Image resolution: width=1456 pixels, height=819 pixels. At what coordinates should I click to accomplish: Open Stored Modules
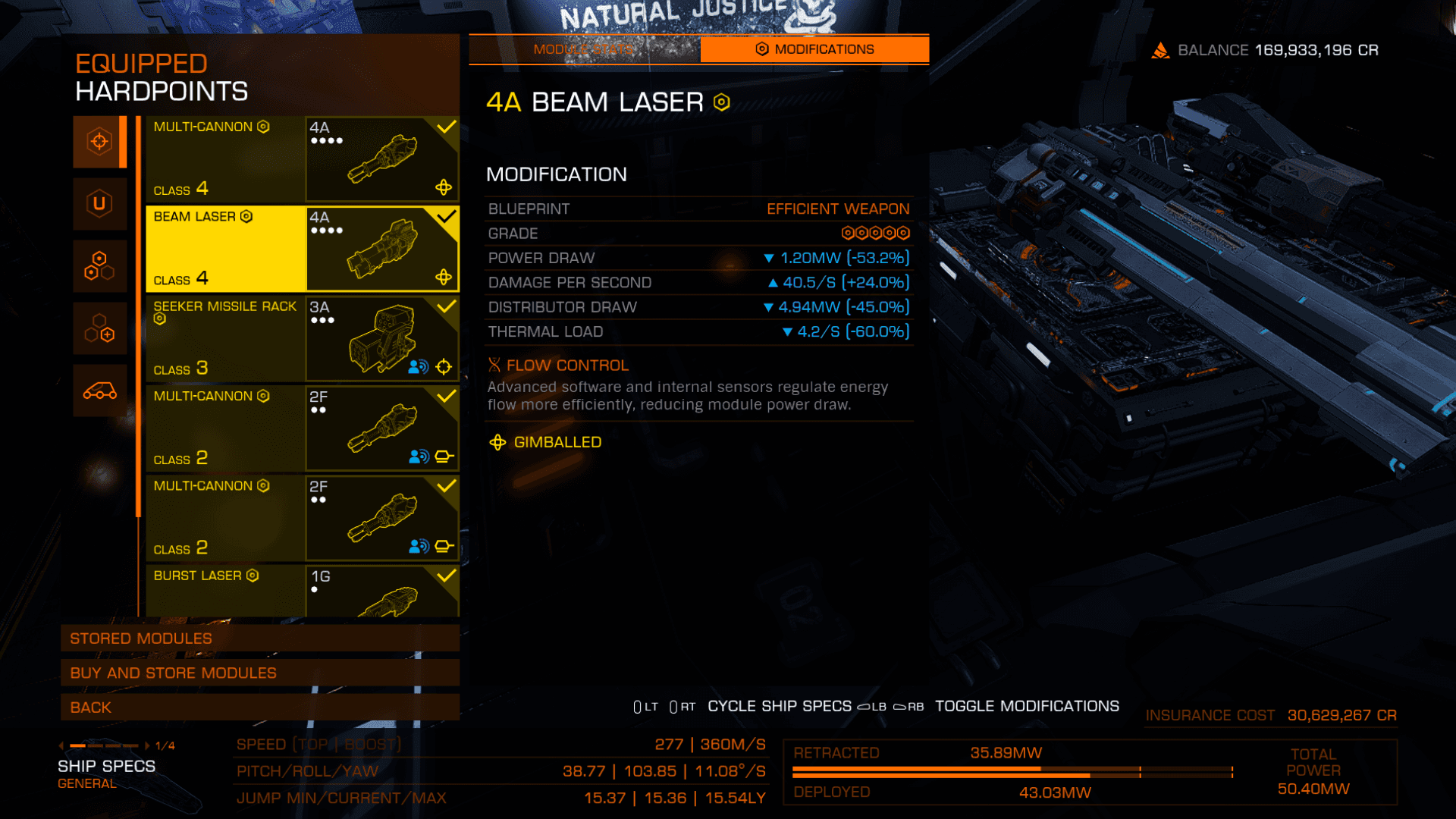point(259,639)
